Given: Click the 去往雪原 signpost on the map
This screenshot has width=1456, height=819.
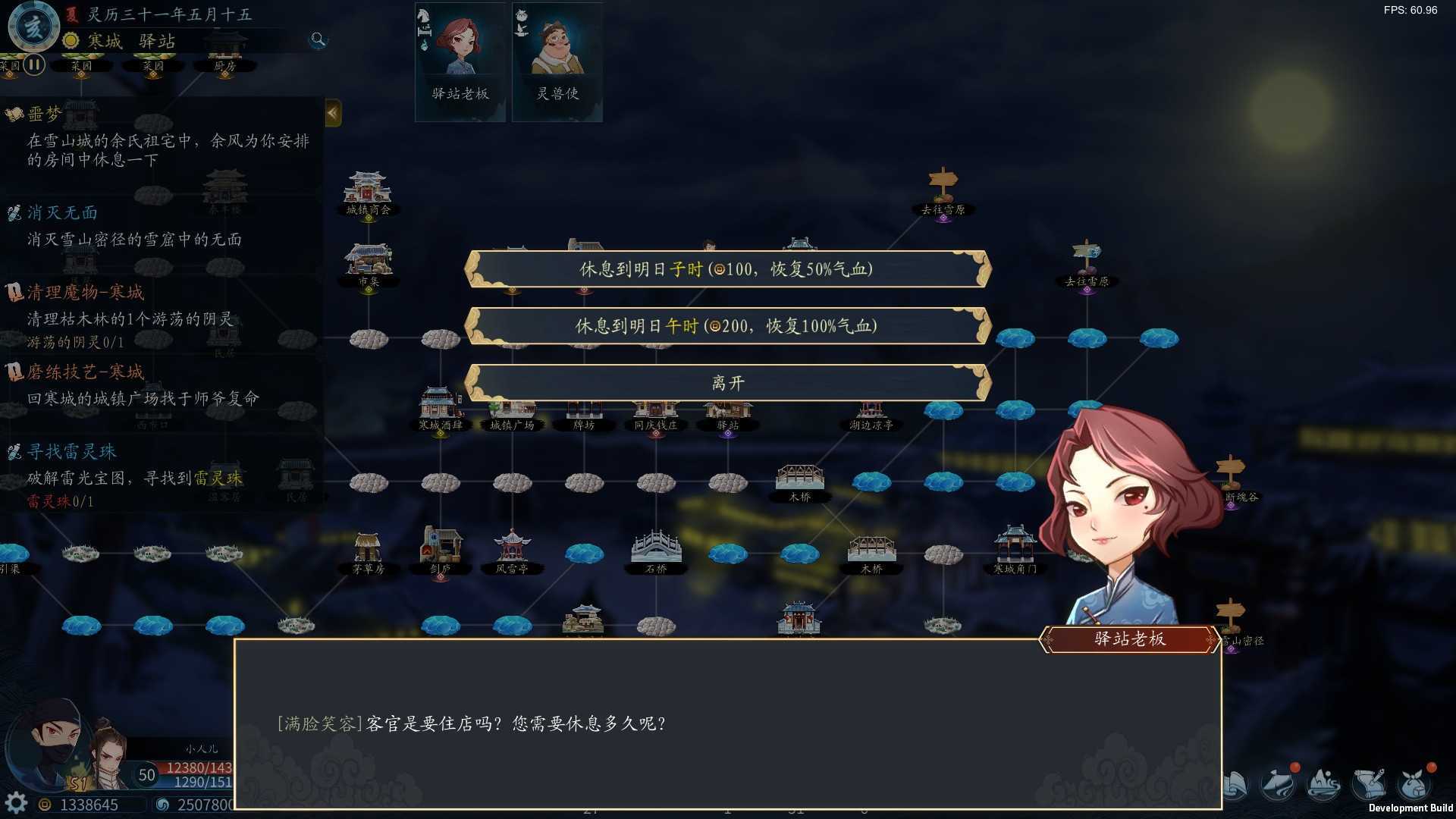Looking at the screenshot, I should [x=942, y=190].
